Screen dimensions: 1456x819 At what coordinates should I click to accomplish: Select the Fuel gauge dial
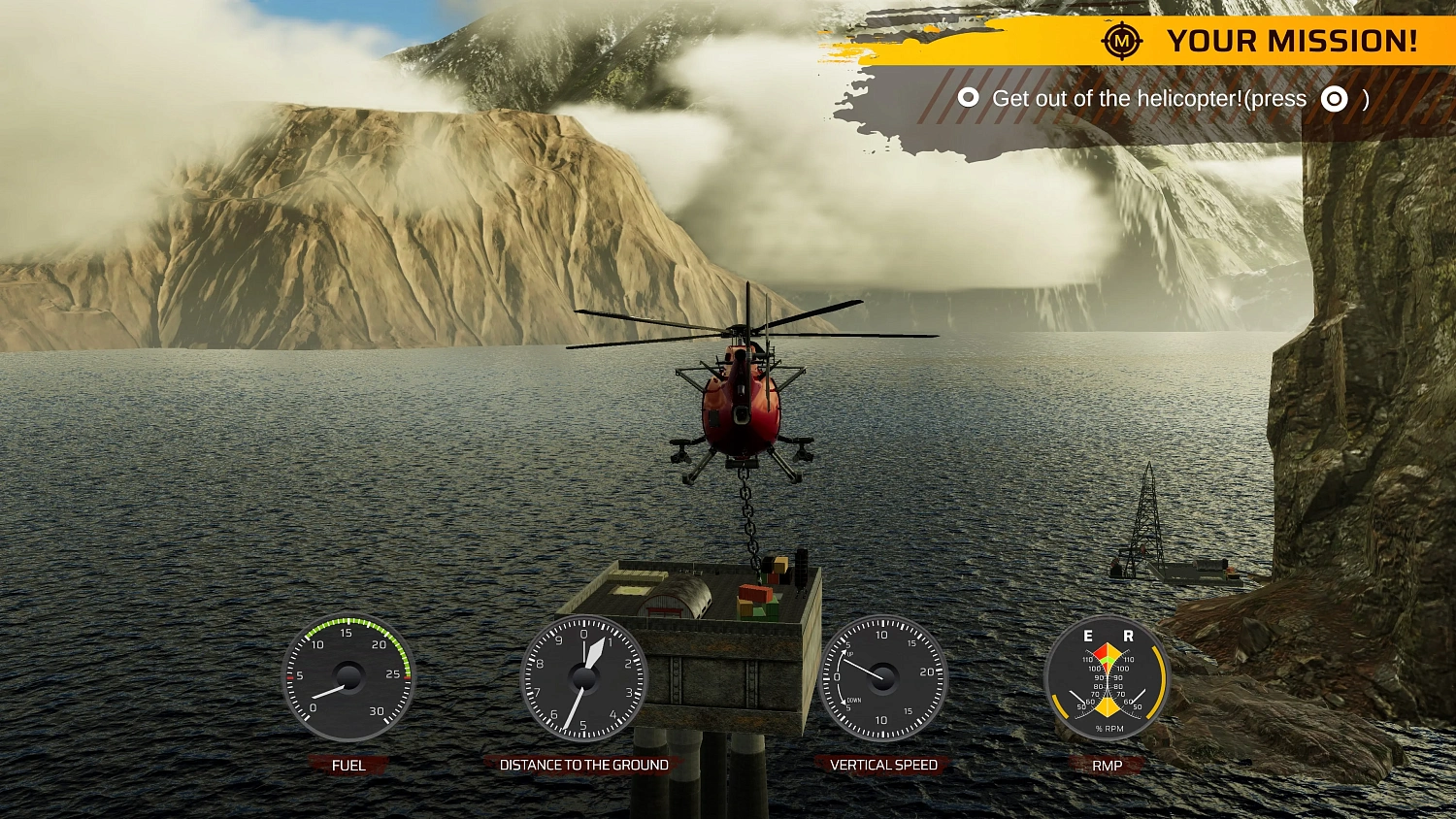(x=347, y=677)
